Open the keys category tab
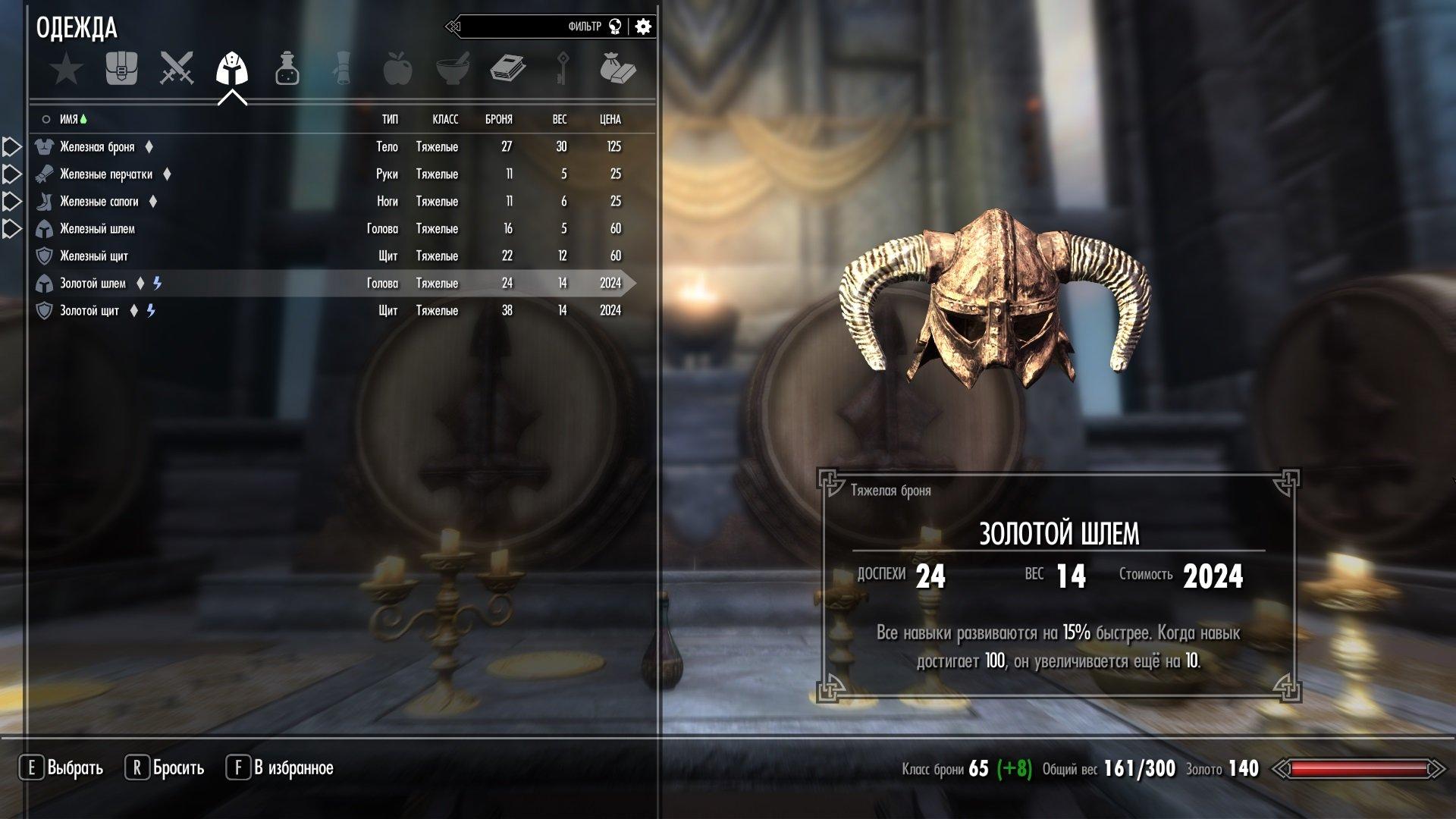The width and height of the screenshot is (1456, 819). pyautogui.click(x=563, y=69)
